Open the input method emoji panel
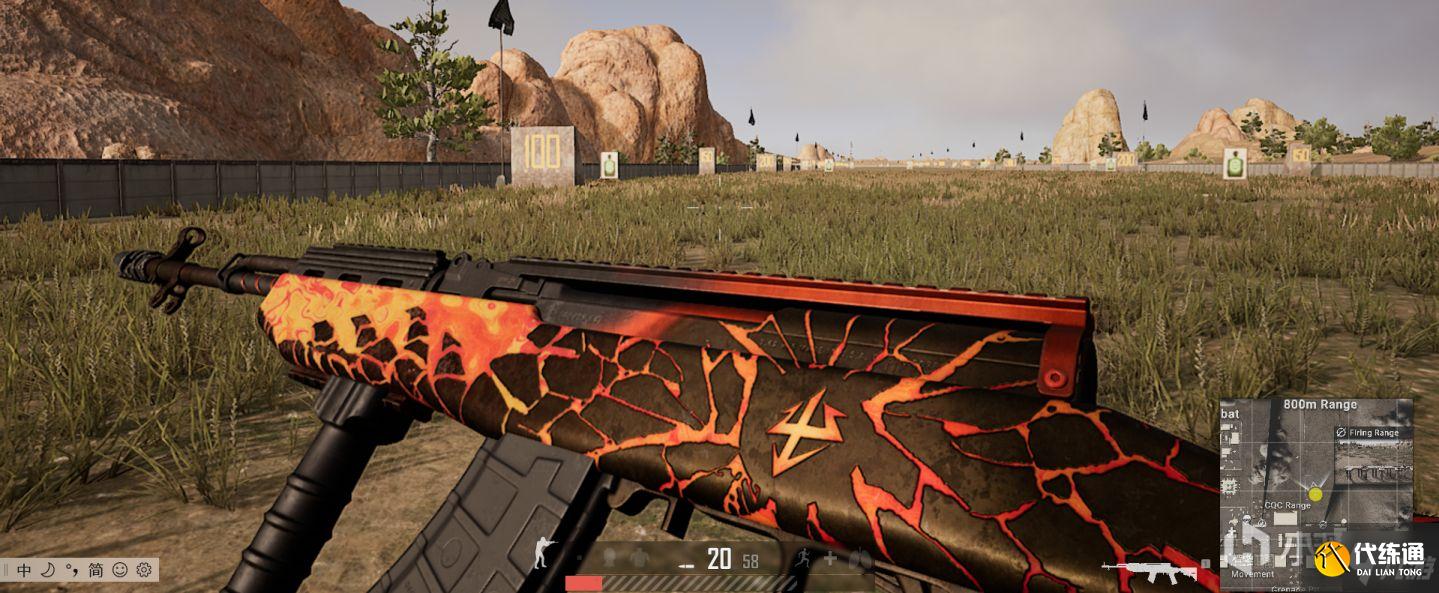Screen dimensions: 1439x593 tap(120, 570)
